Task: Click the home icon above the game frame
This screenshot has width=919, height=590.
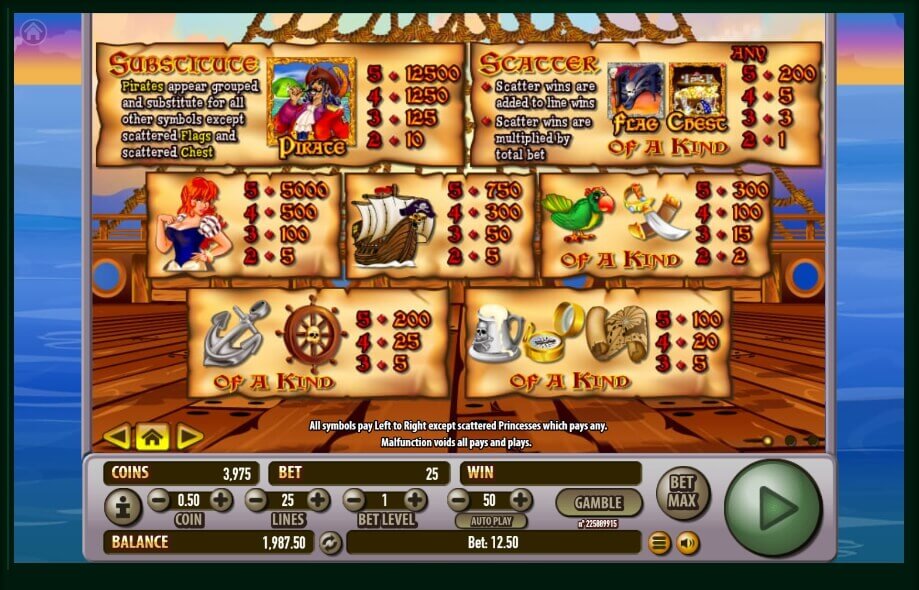Action: 33,31
